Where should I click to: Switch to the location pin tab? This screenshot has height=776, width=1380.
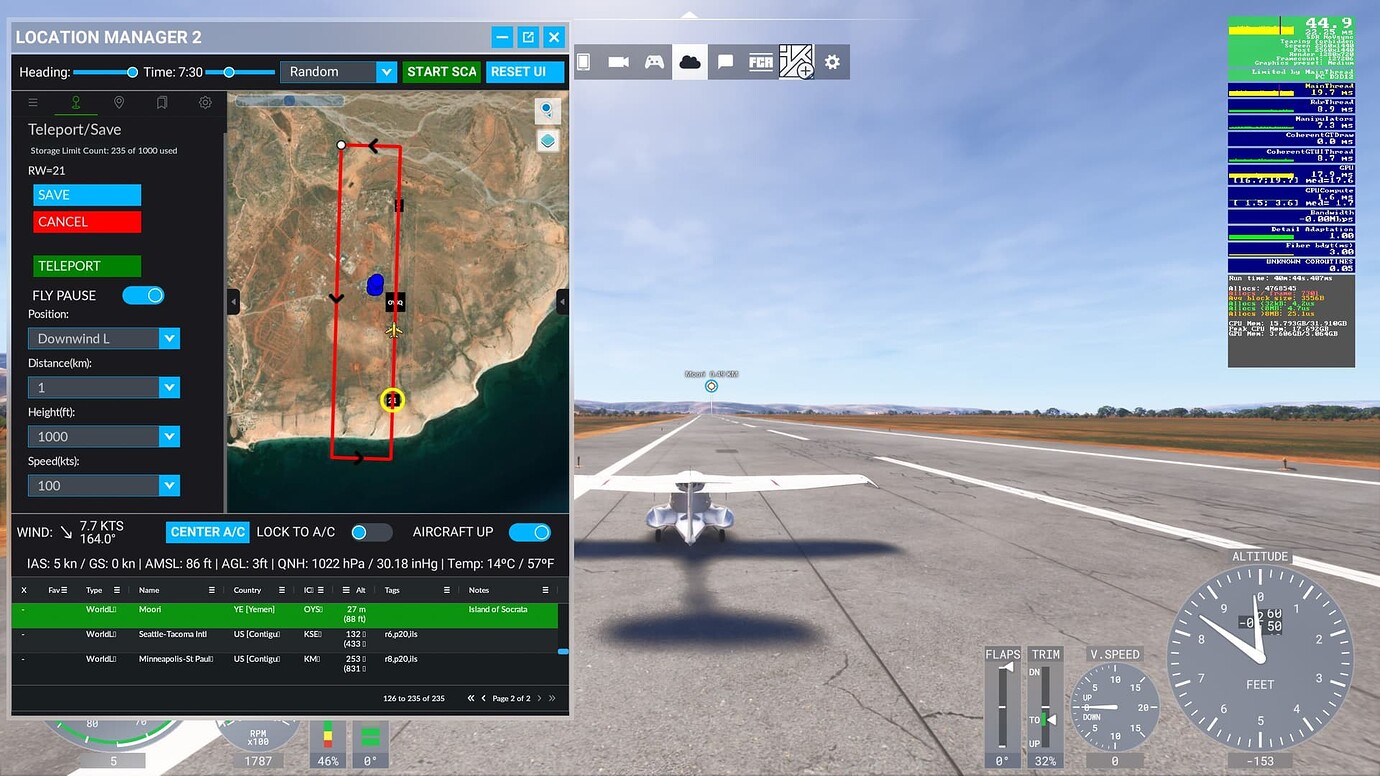[x=117, y=102]
